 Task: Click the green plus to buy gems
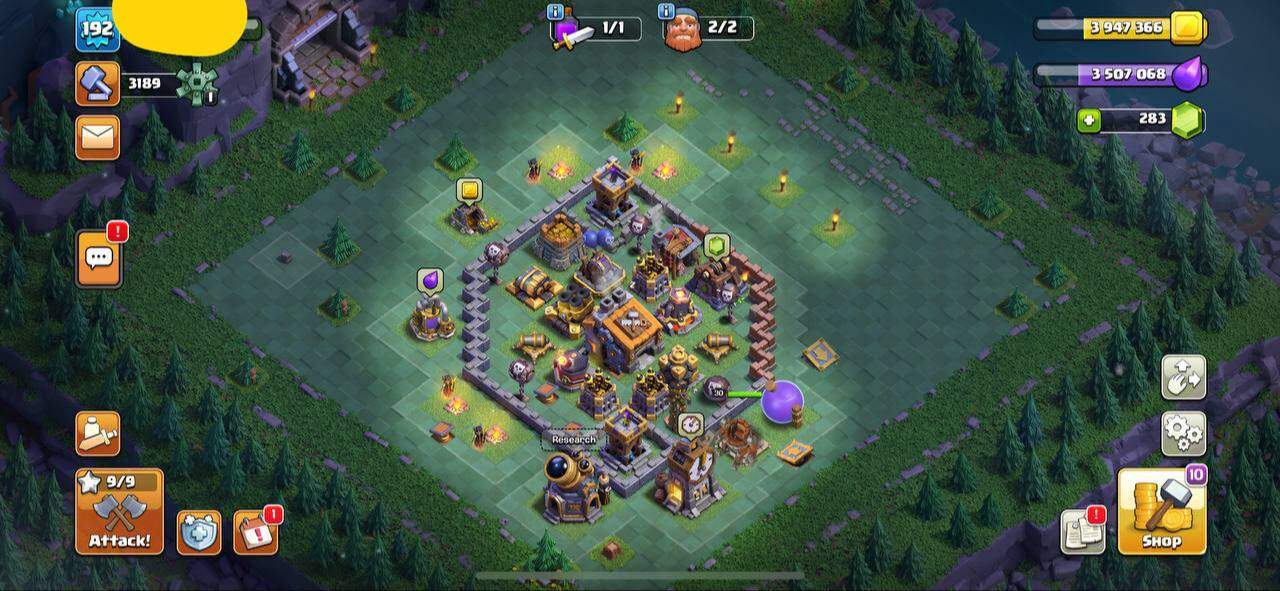1090,120
